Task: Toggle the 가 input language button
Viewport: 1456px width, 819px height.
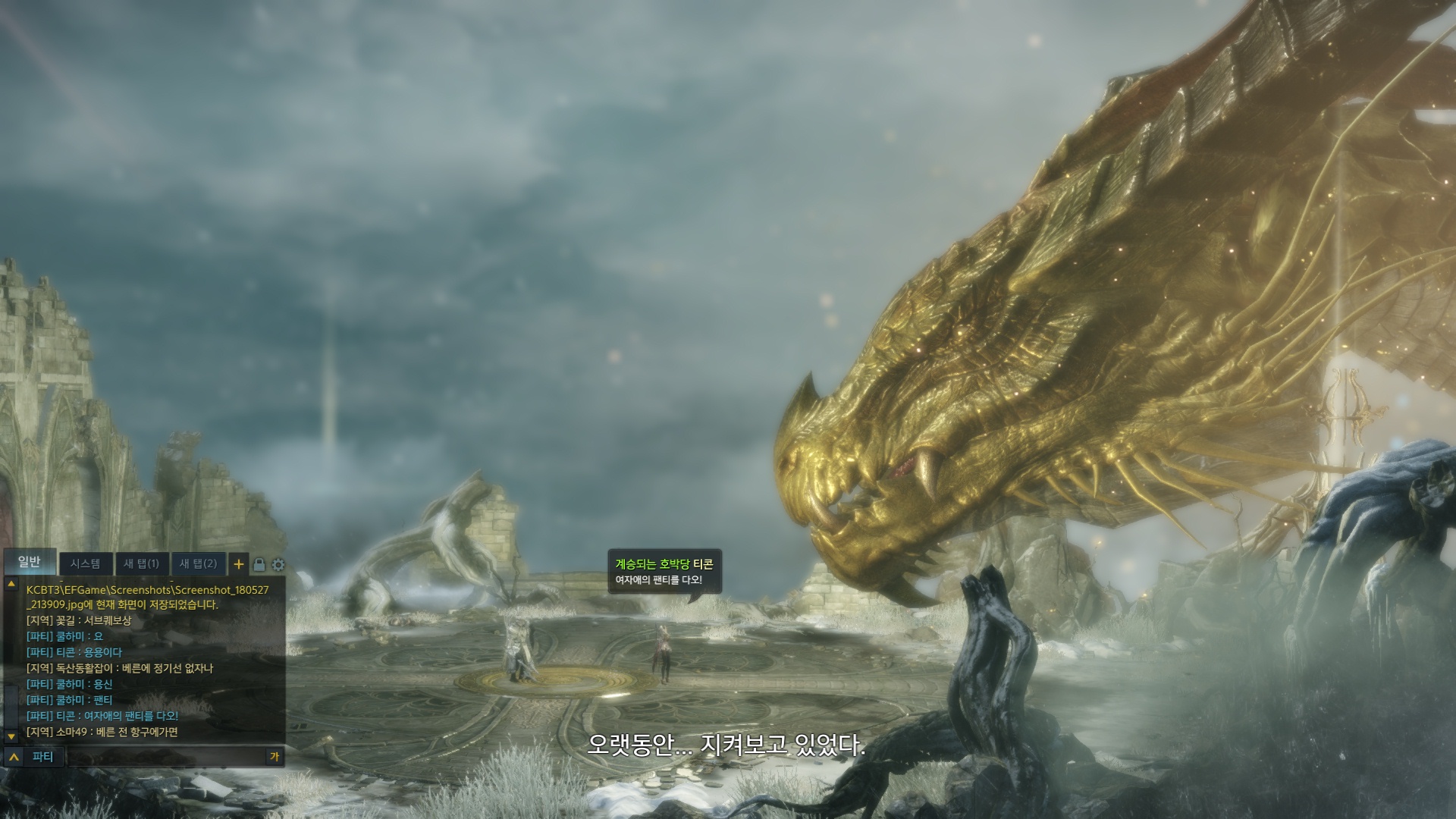Action: pos(275,757)
